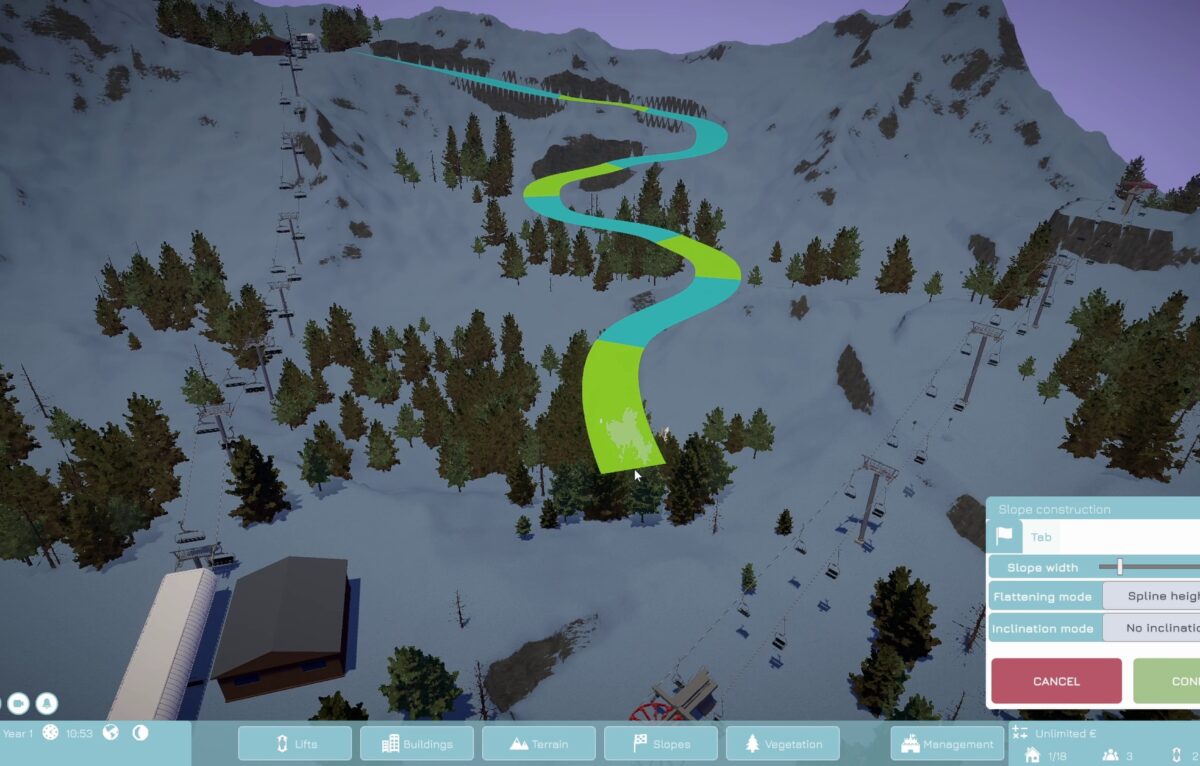Click the globe icon in status bar
The width and height of the screenshot is (1200, 766).
coord(111,732)
